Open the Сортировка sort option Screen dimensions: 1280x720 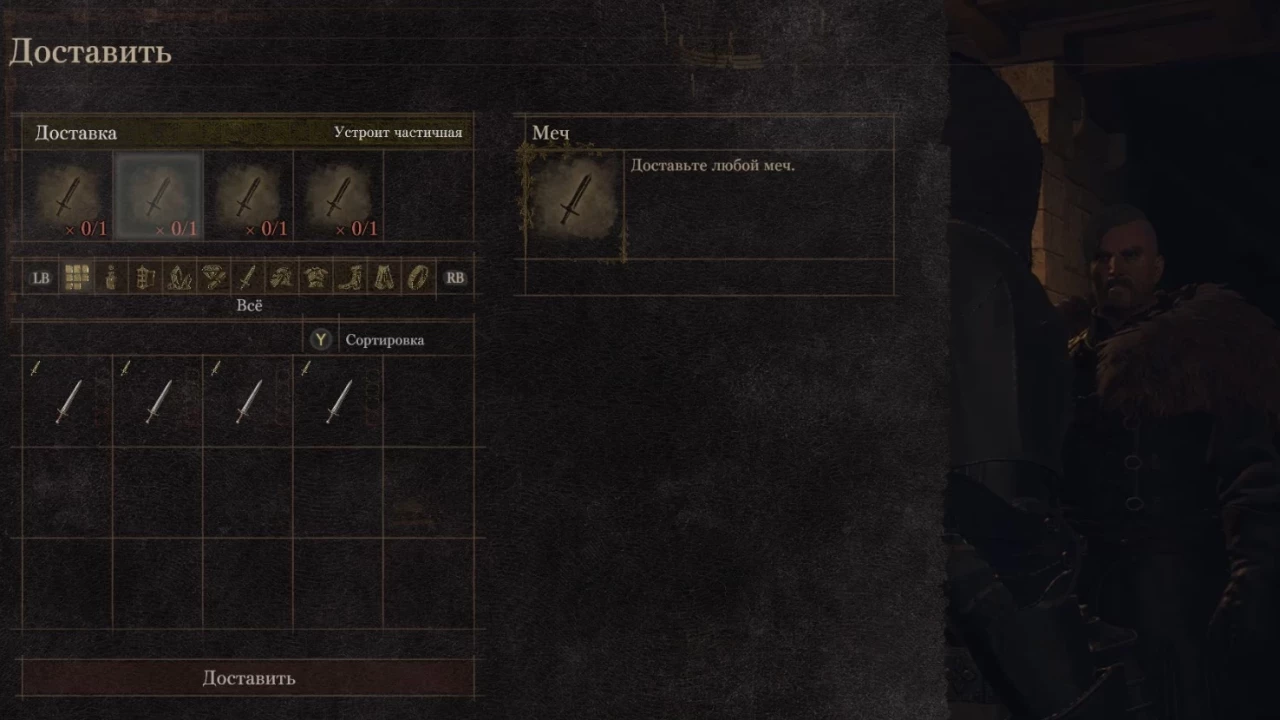(384, 340)
